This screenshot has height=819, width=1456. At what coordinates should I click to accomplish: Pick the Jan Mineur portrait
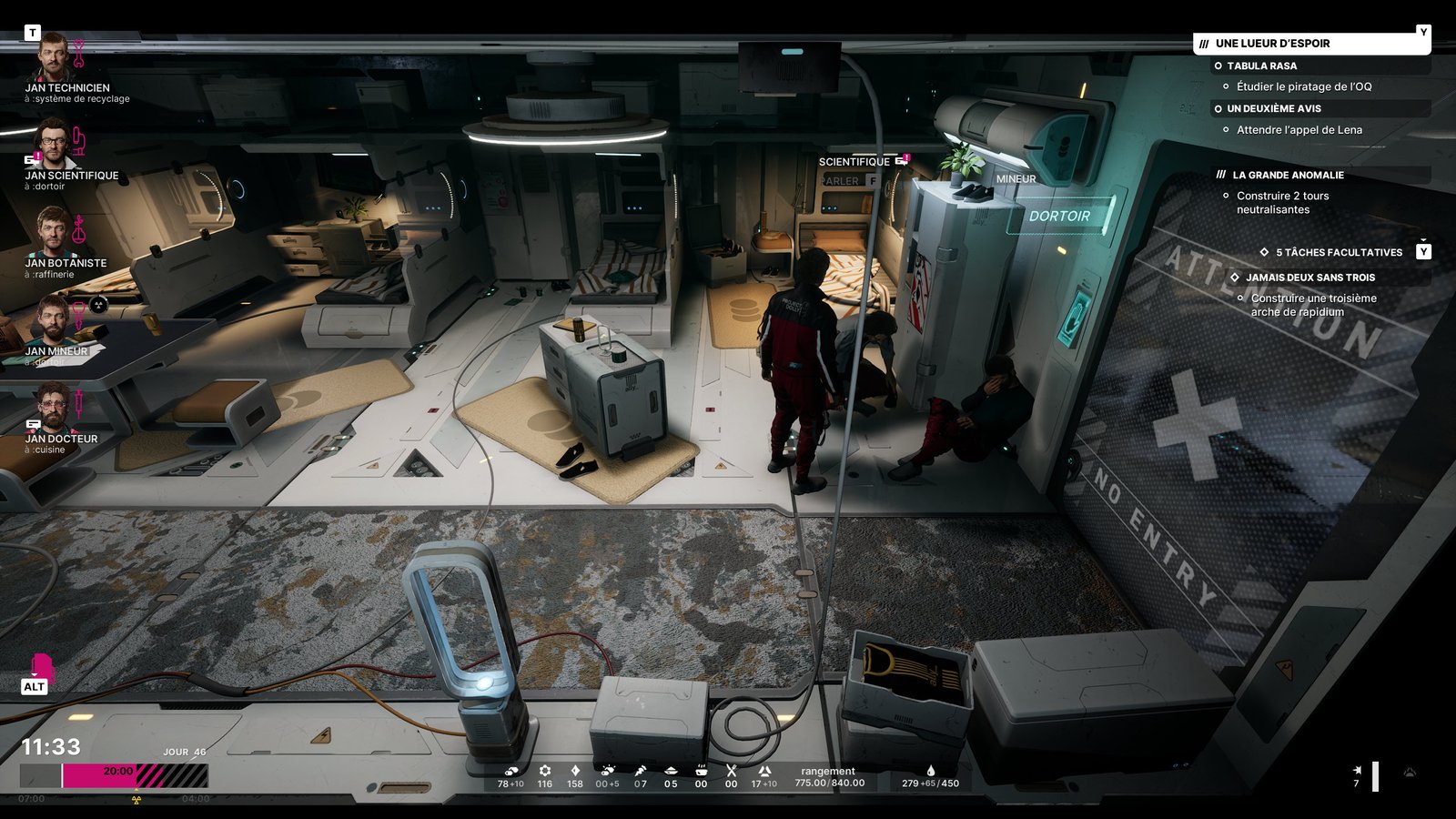click(54, 319)
